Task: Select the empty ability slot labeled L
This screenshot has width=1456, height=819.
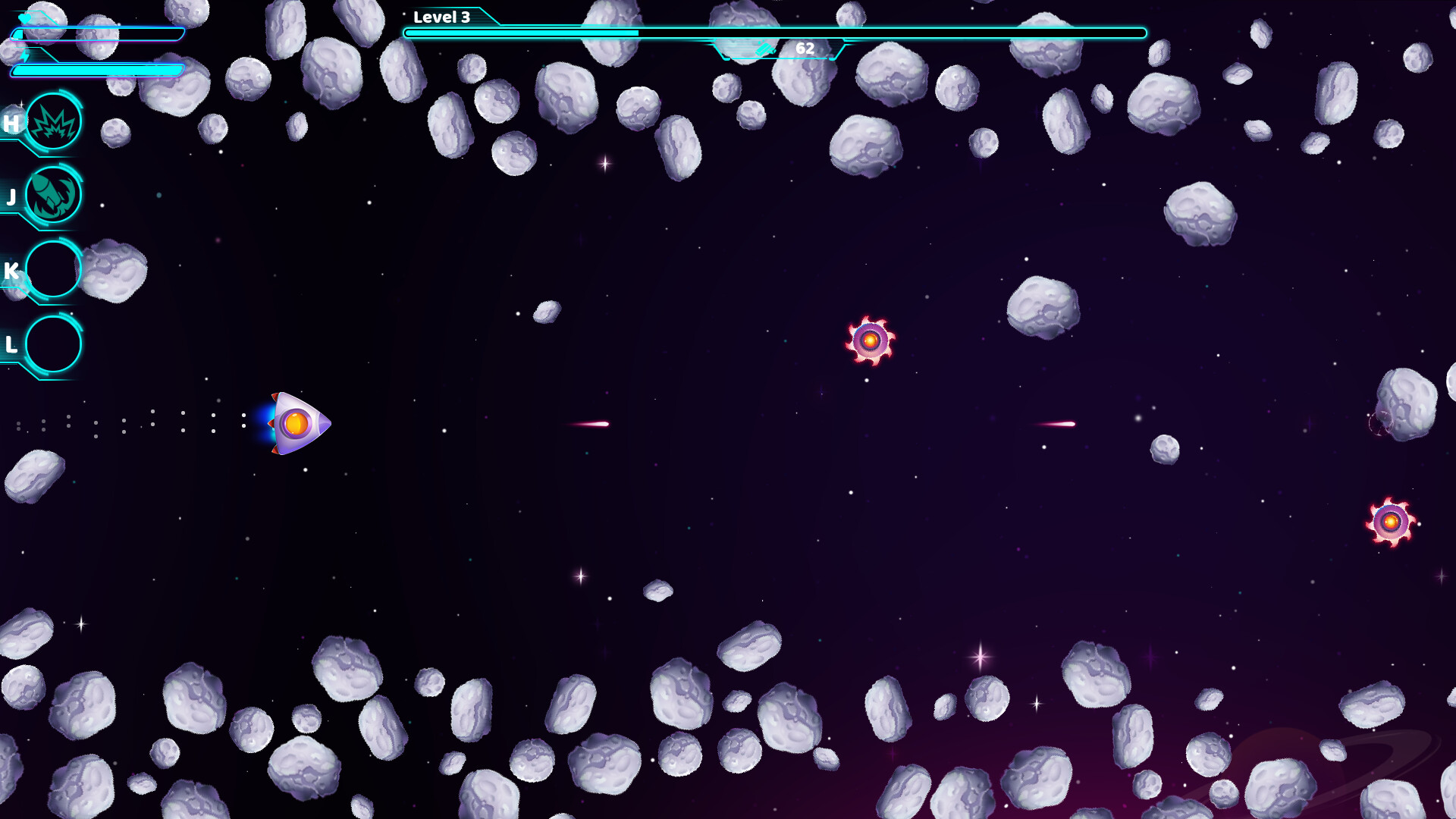Action: tap(53, 343)
